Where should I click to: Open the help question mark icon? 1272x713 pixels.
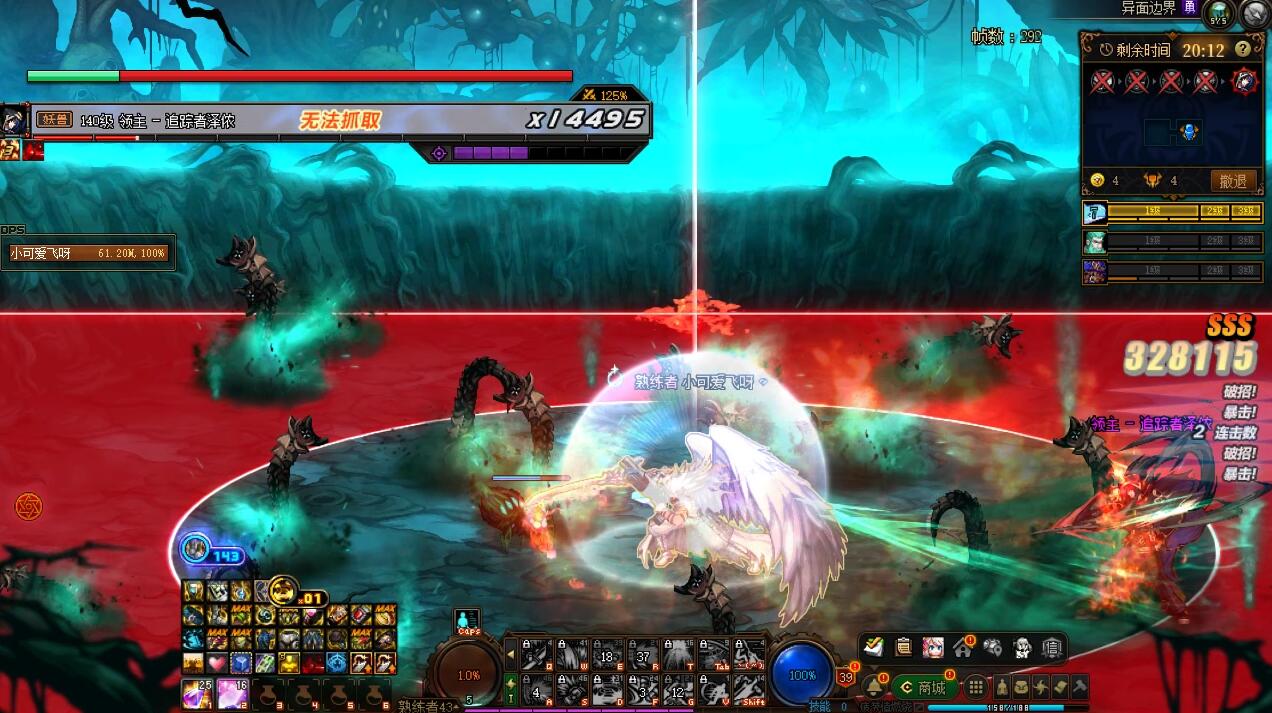1243,49
